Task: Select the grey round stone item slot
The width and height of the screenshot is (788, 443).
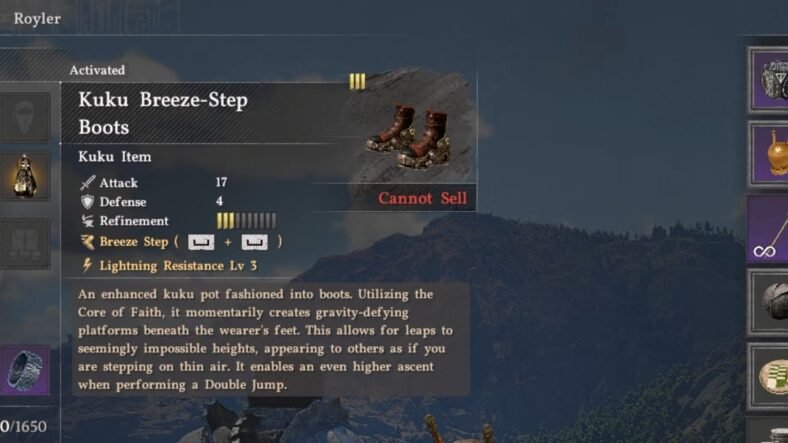Action: [x=768, y=301]
